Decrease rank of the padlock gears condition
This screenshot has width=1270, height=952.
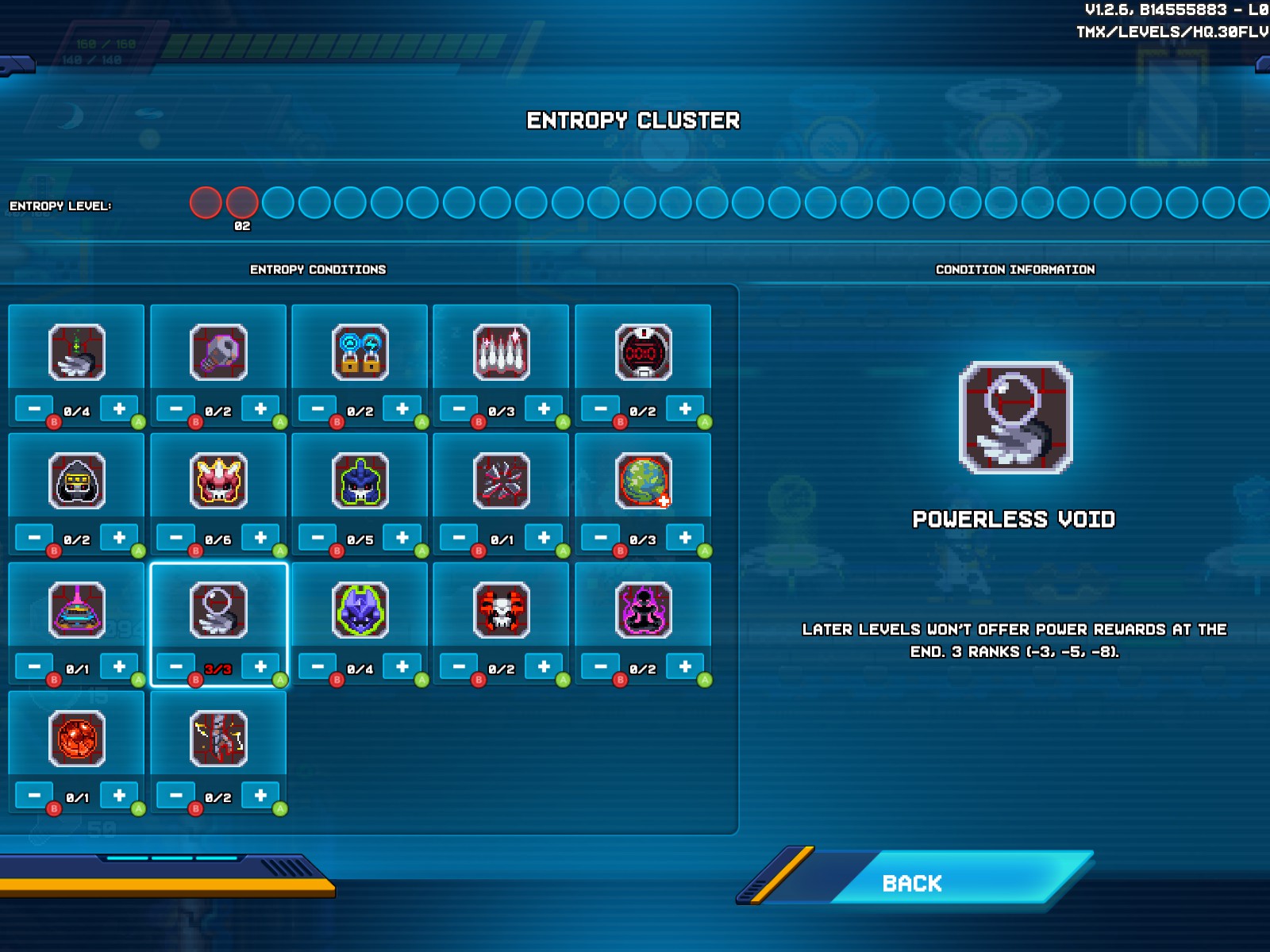pyautogui.click(x=317, y=409)
